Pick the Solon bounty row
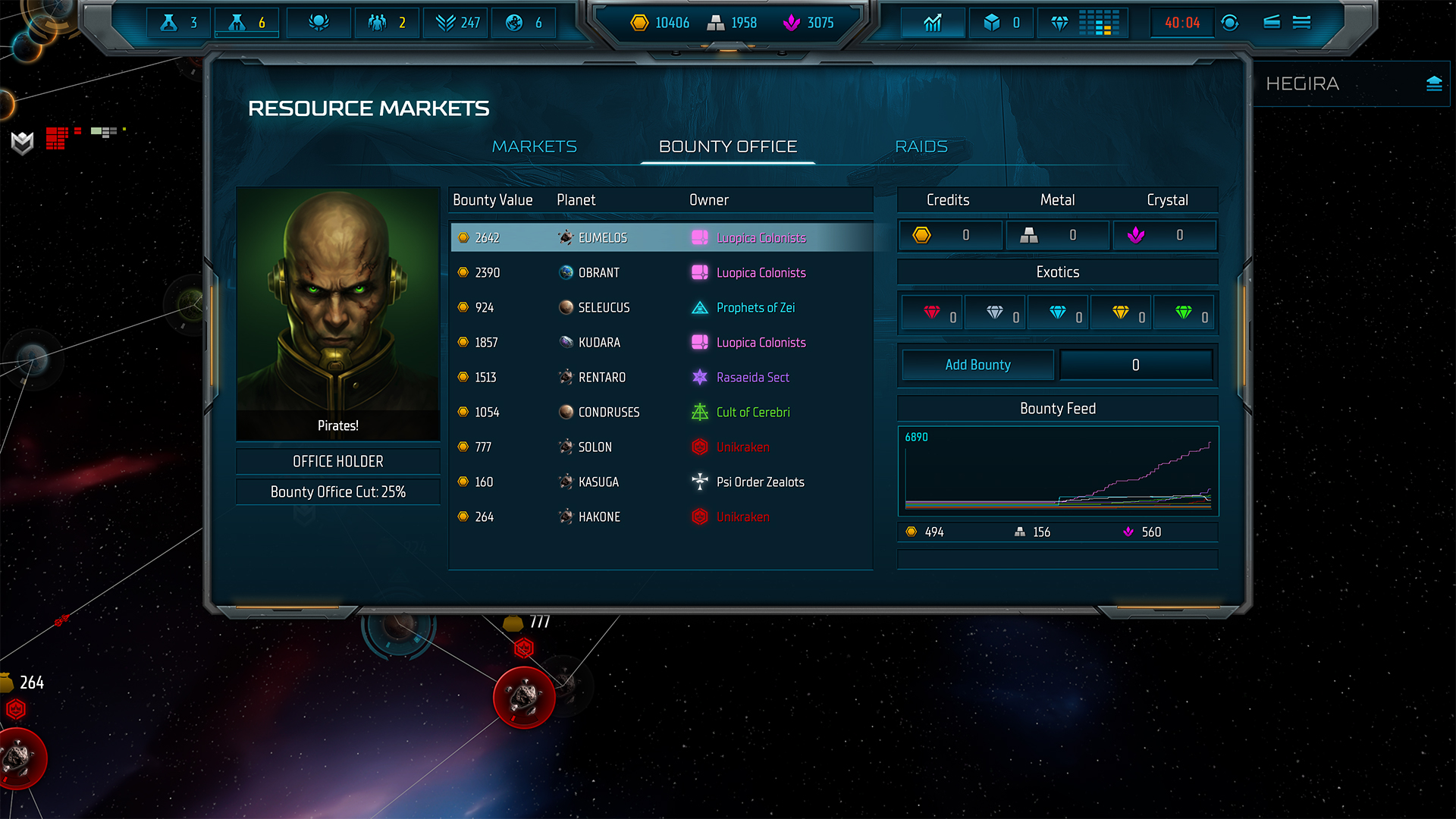The width and height of the screenshot is (1456, 819). pos(660,447)
